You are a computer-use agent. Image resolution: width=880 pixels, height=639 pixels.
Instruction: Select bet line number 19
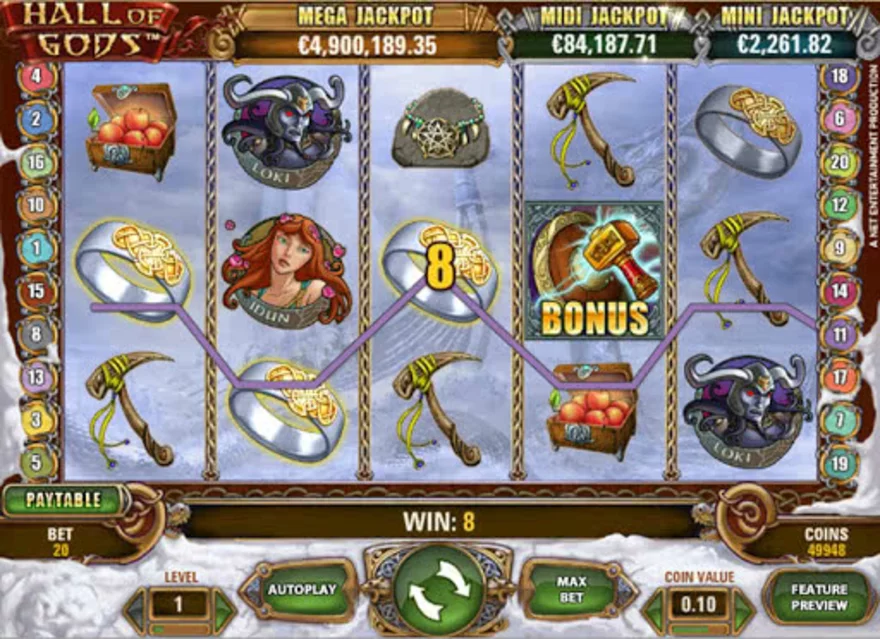coord(838,463)
